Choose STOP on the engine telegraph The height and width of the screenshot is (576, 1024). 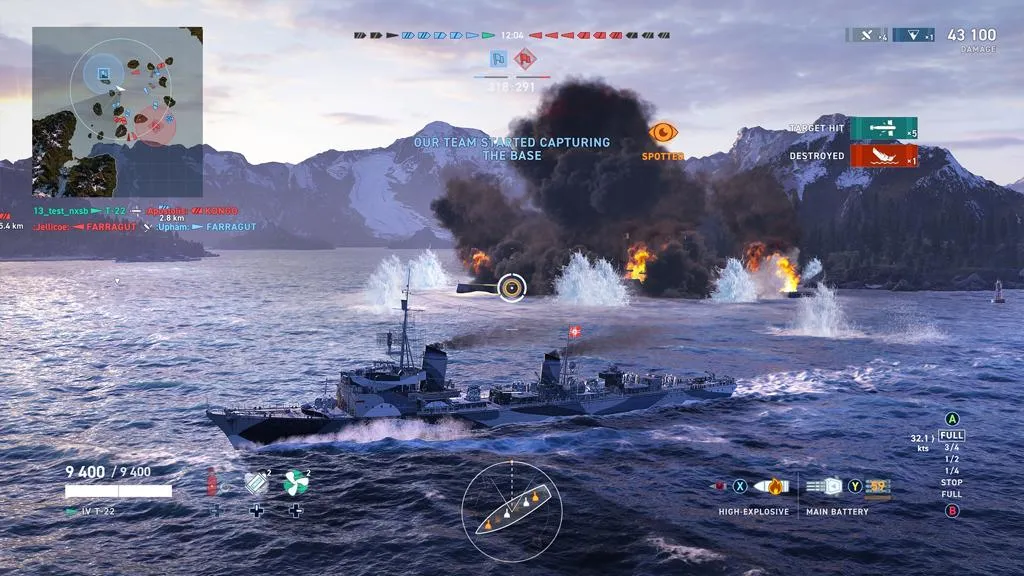pyautogui.click(x=952, y=483)
